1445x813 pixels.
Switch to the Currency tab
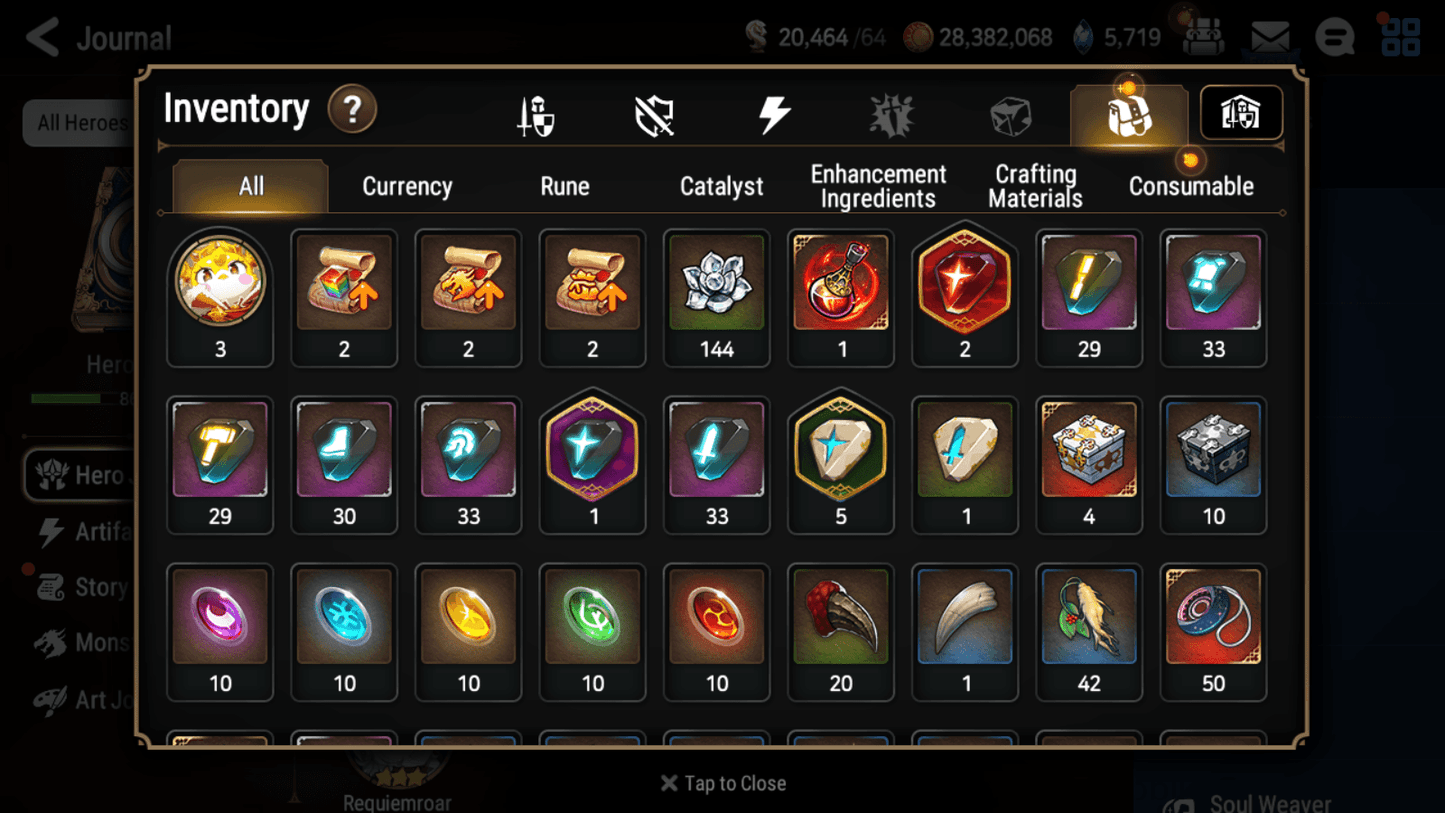(x=406, y=186)
